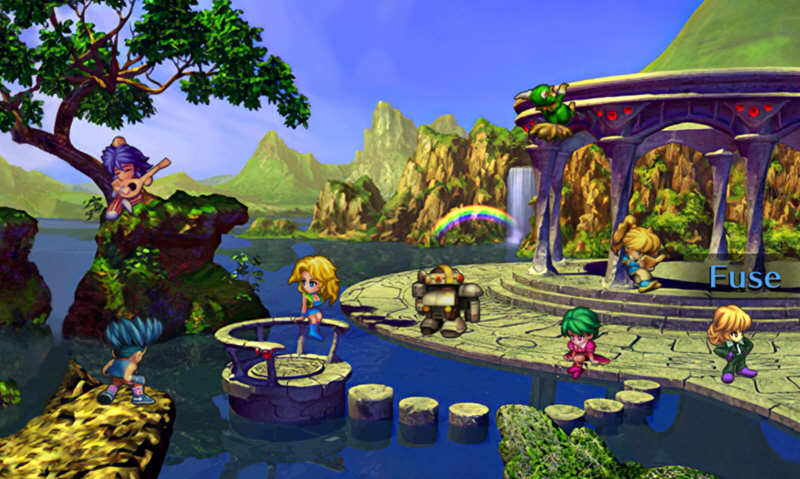Pick the T260G robot character
800x479 pixels.
click(445, 298)
